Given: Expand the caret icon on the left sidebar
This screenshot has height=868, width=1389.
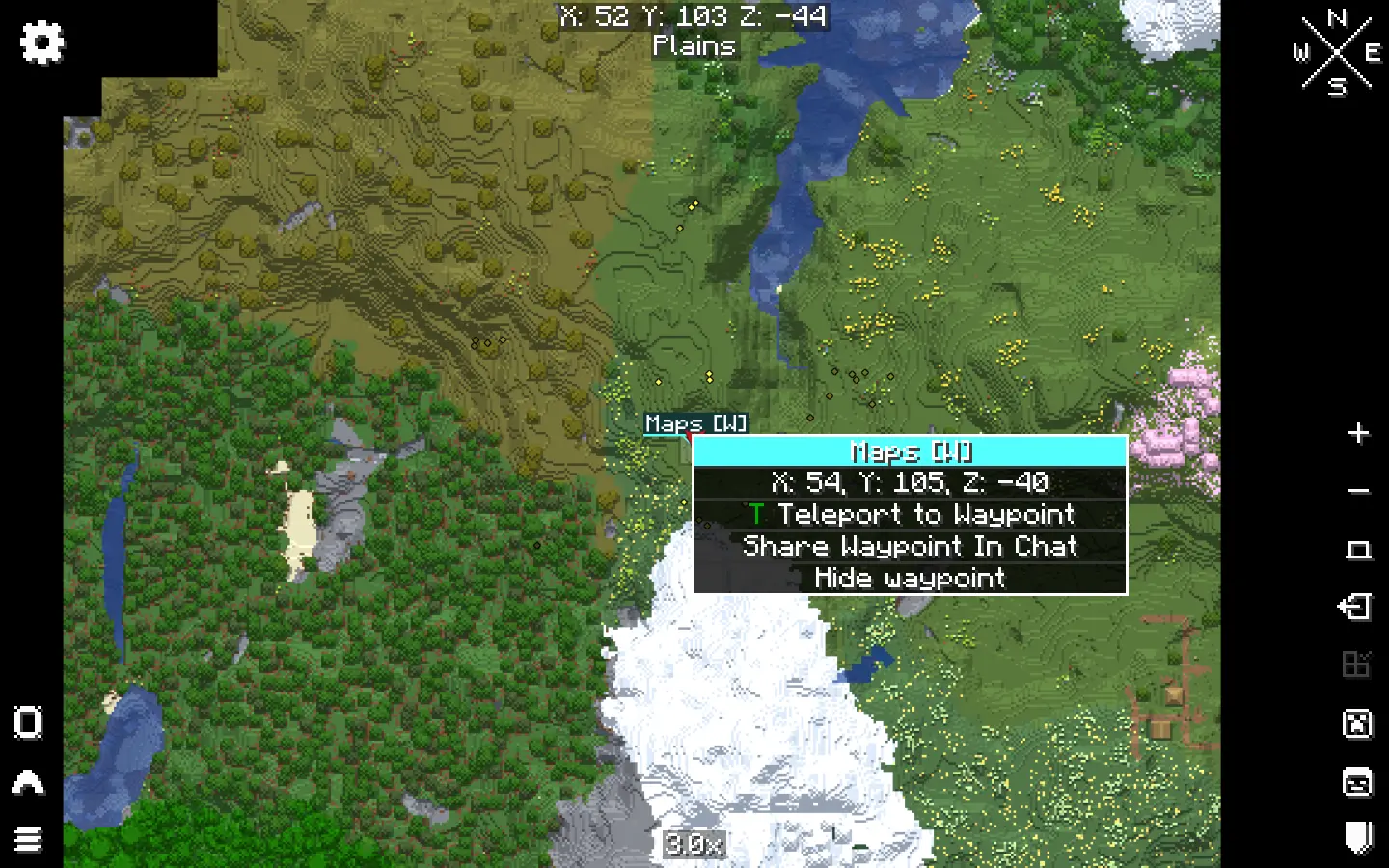Looking at the screenshot, I should [27, 781].
